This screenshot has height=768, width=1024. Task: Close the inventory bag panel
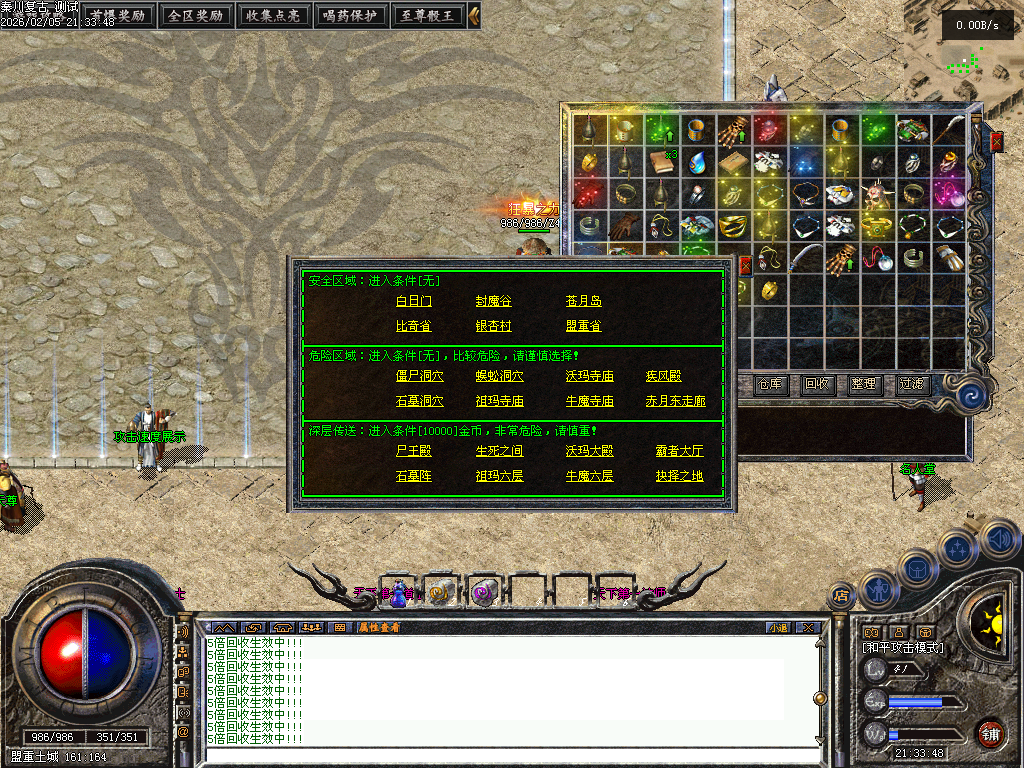[996, 142]
